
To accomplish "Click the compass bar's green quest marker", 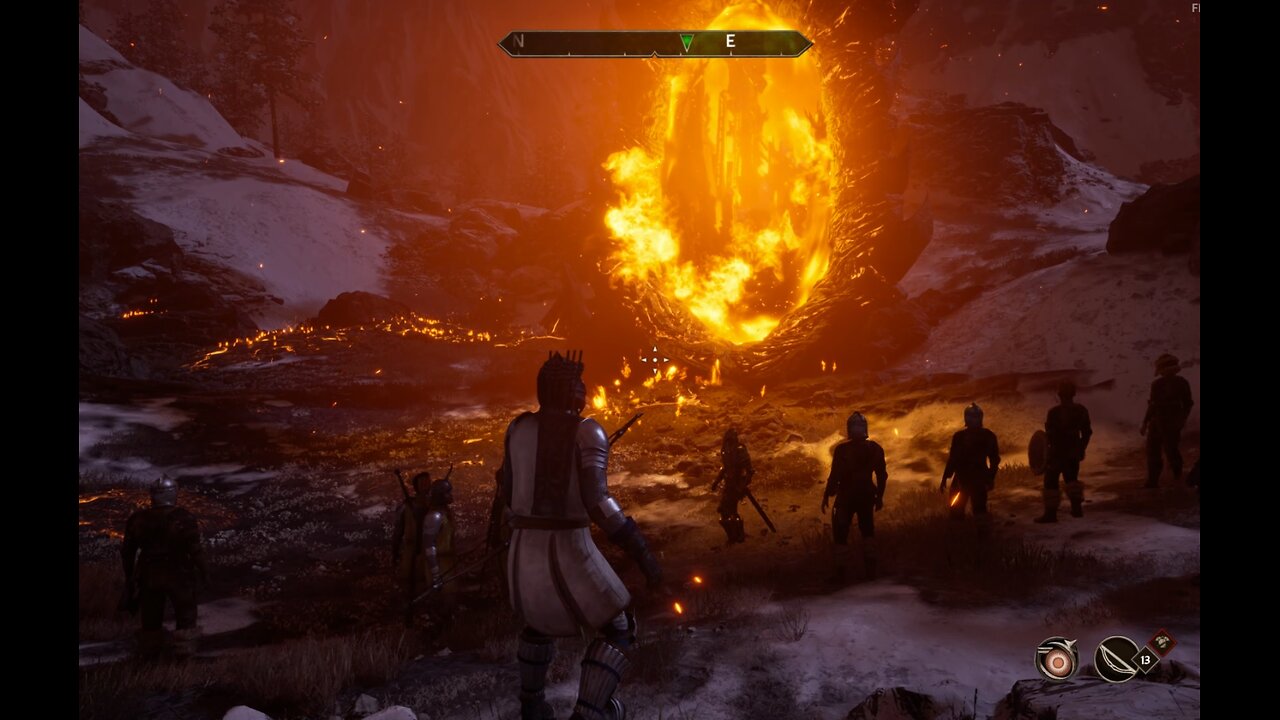I will (x=686, y=42).
